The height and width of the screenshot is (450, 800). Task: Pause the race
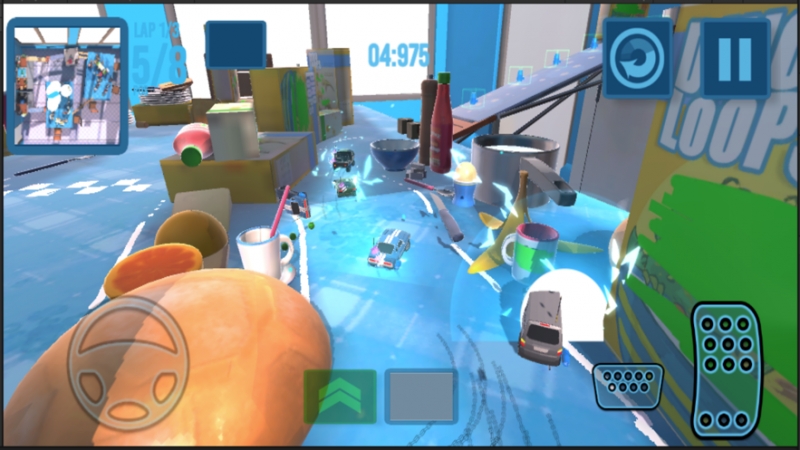tap(735, 58)
